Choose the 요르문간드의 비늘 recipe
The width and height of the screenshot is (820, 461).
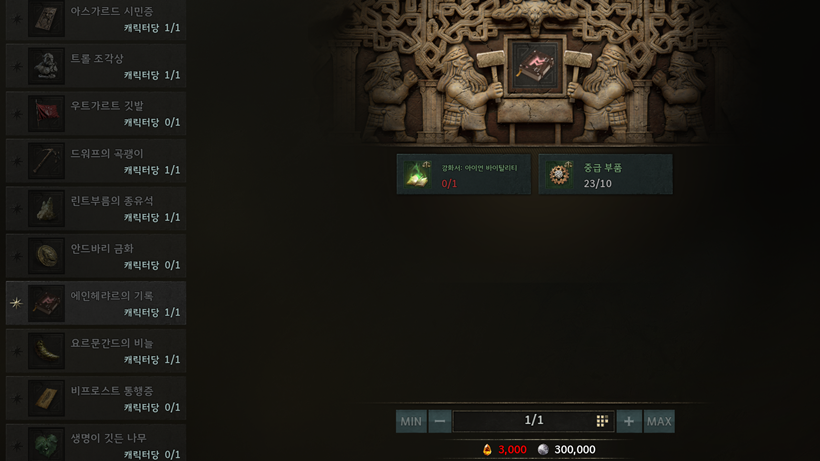96,351
